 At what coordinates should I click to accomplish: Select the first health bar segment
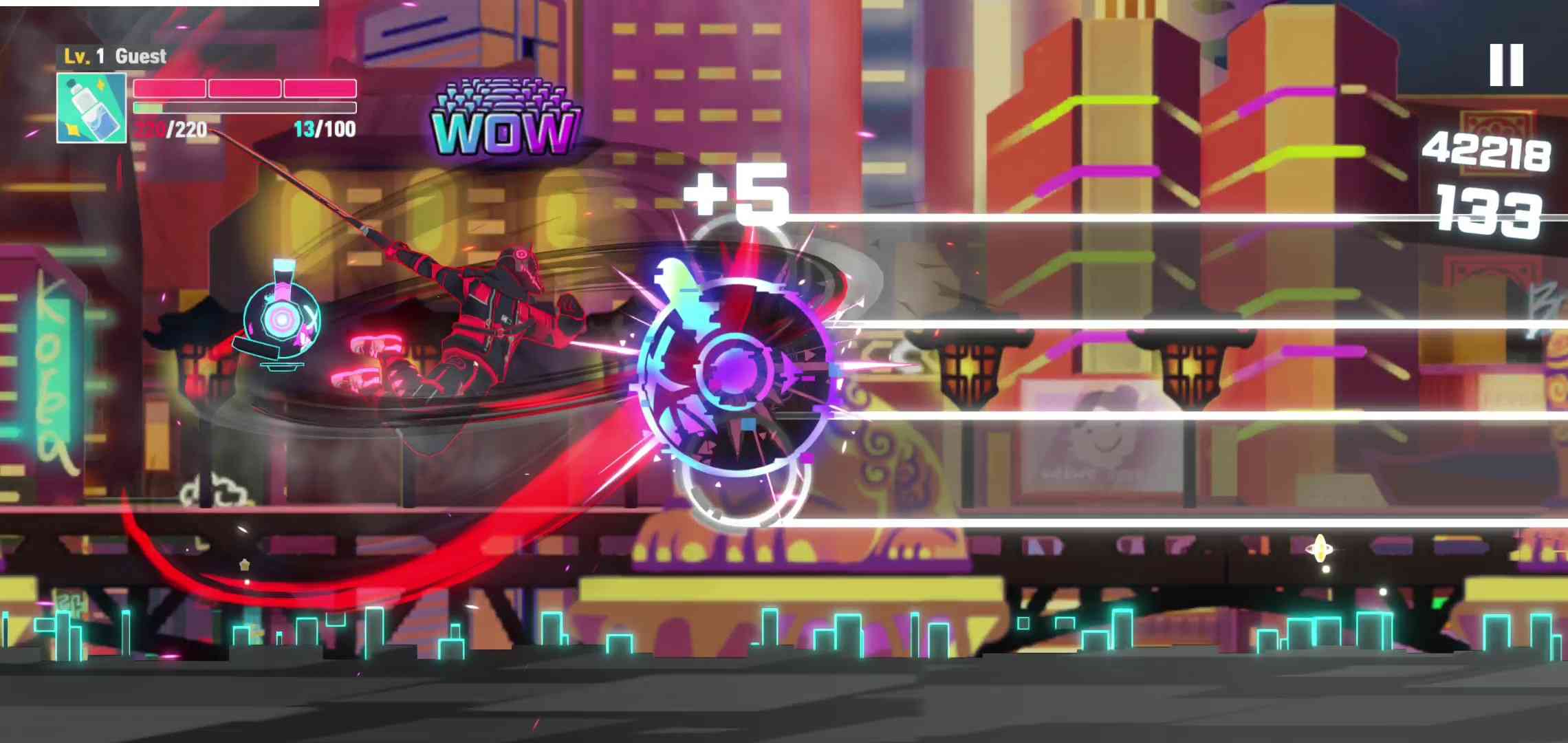168,89
